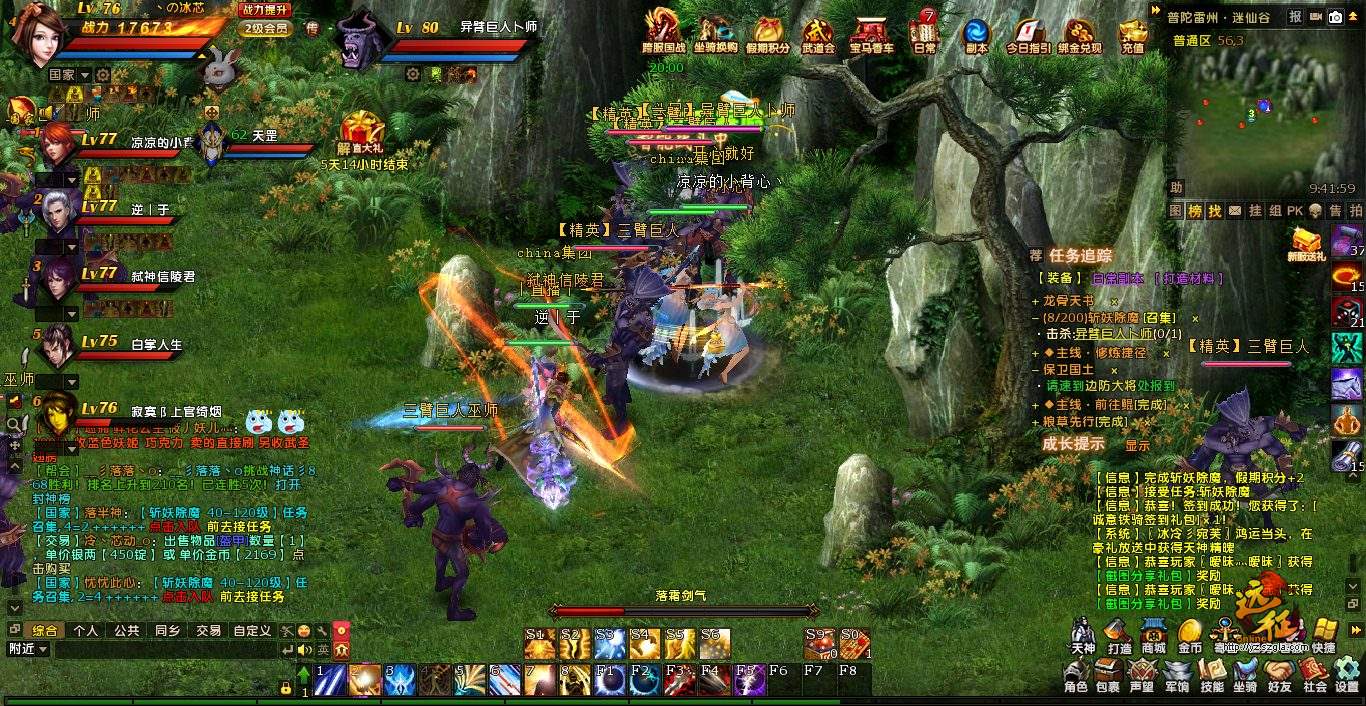Open the 商城 shop
The height and width of the screenshot is (706, 1366).
(1154, 635)
